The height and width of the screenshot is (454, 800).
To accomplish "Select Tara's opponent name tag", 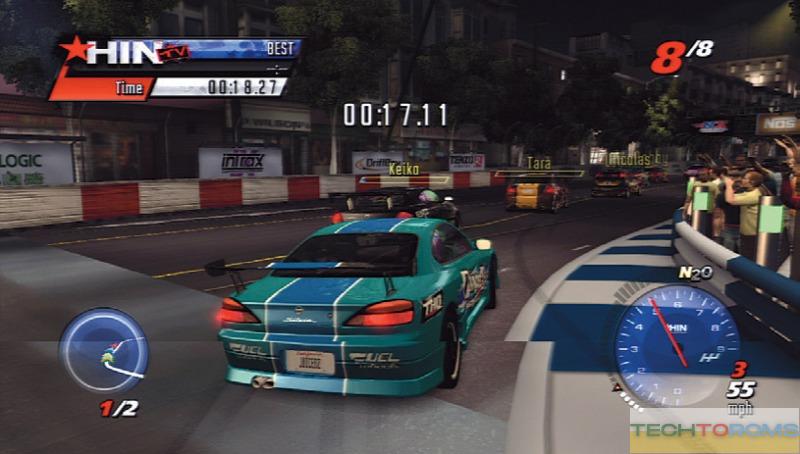I will point(539,163).
